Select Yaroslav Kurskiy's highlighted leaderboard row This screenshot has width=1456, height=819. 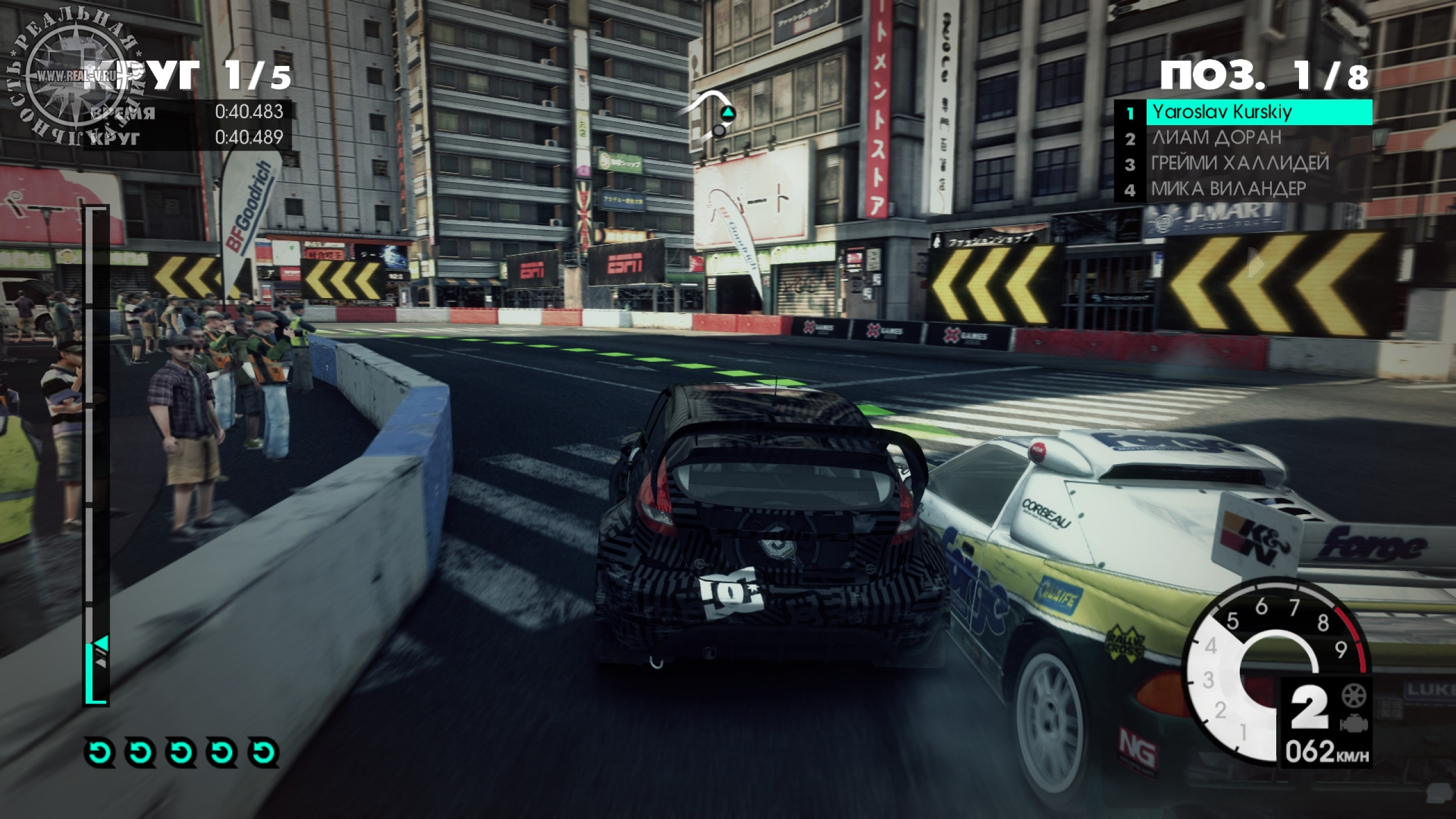click(x=1258, y=112)
